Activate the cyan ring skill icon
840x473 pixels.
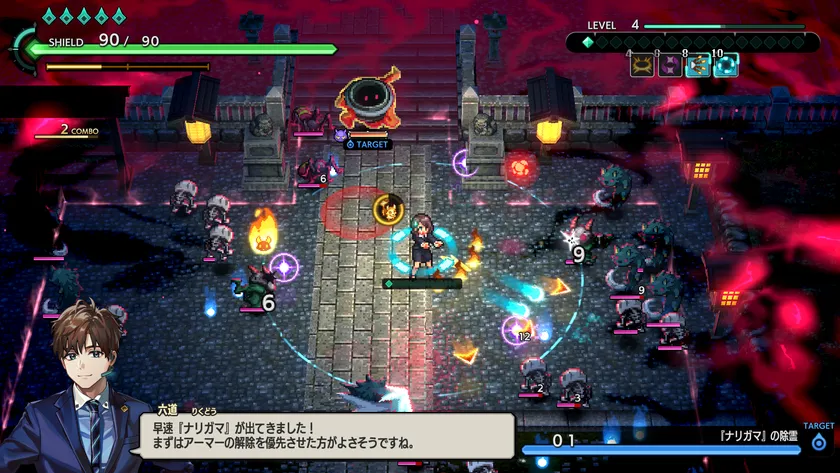point(725,66)
